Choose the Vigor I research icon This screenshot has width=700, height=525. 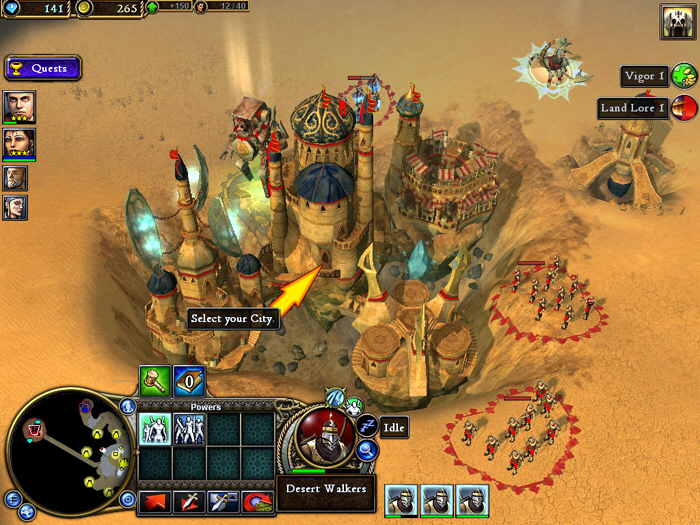coord(684,76)
